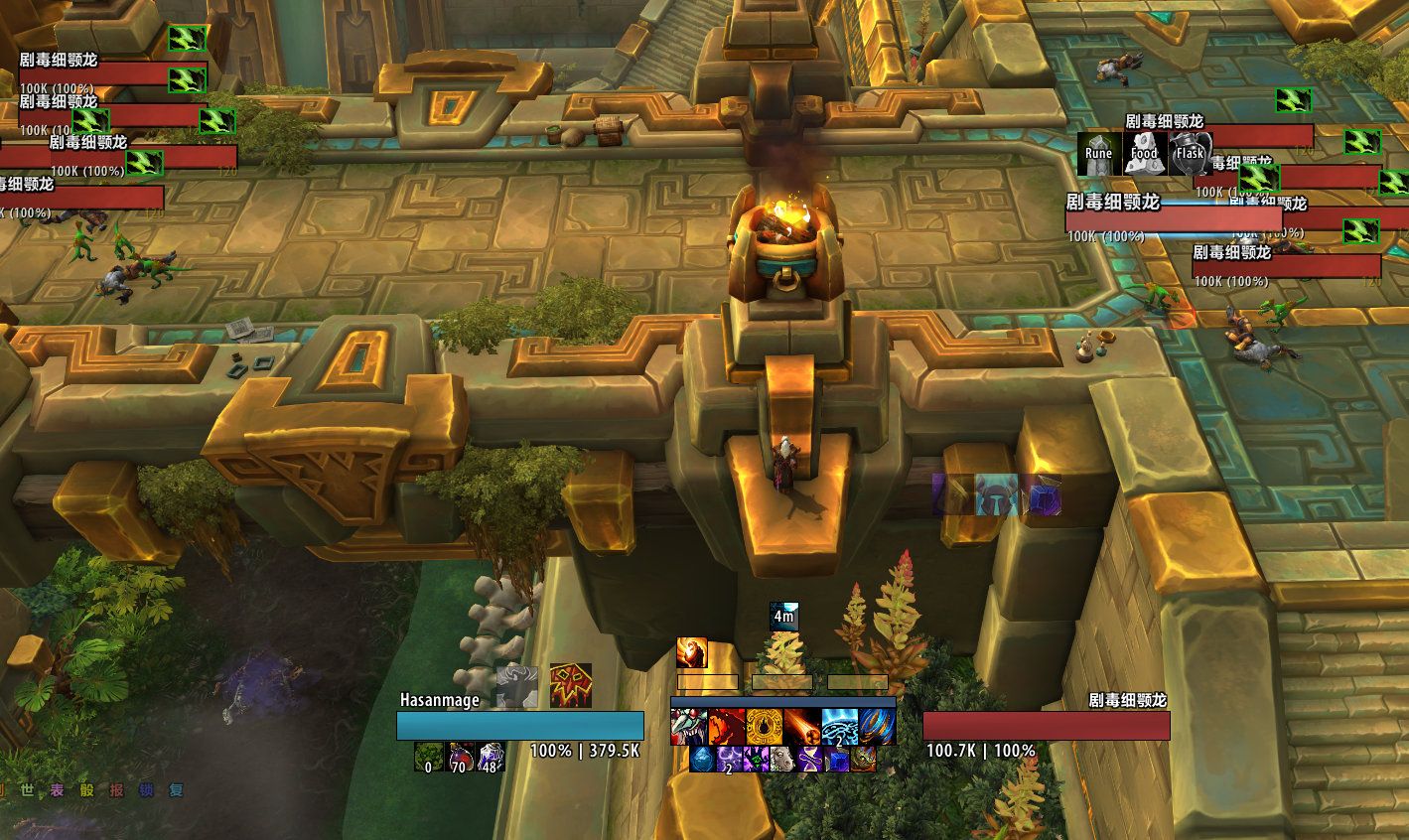Click the red potion with 70 count
This screenshot has width=1409, height=840.
[x=460, y=758]
